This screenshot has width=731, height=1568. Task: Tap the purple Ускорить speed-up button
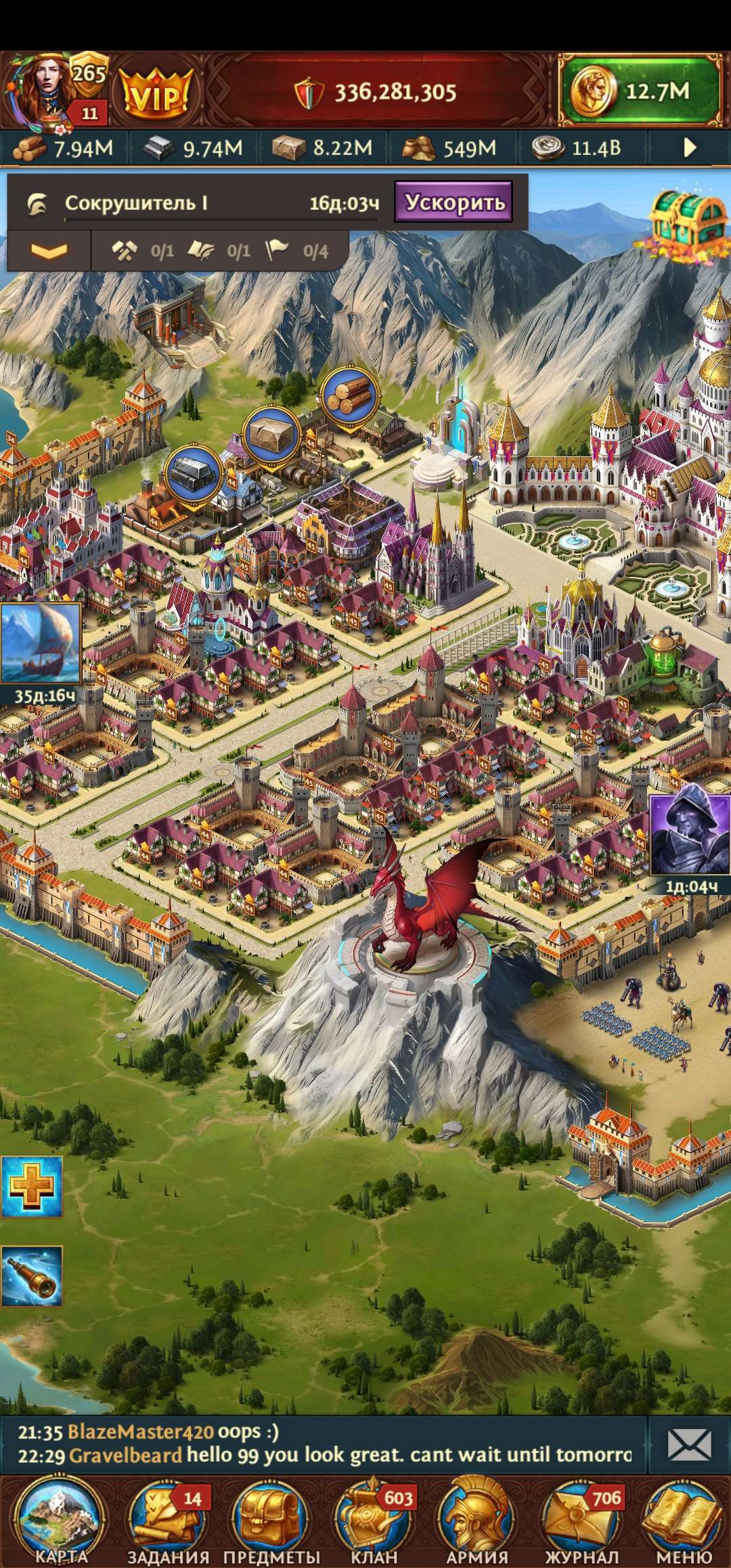point(454,202)
